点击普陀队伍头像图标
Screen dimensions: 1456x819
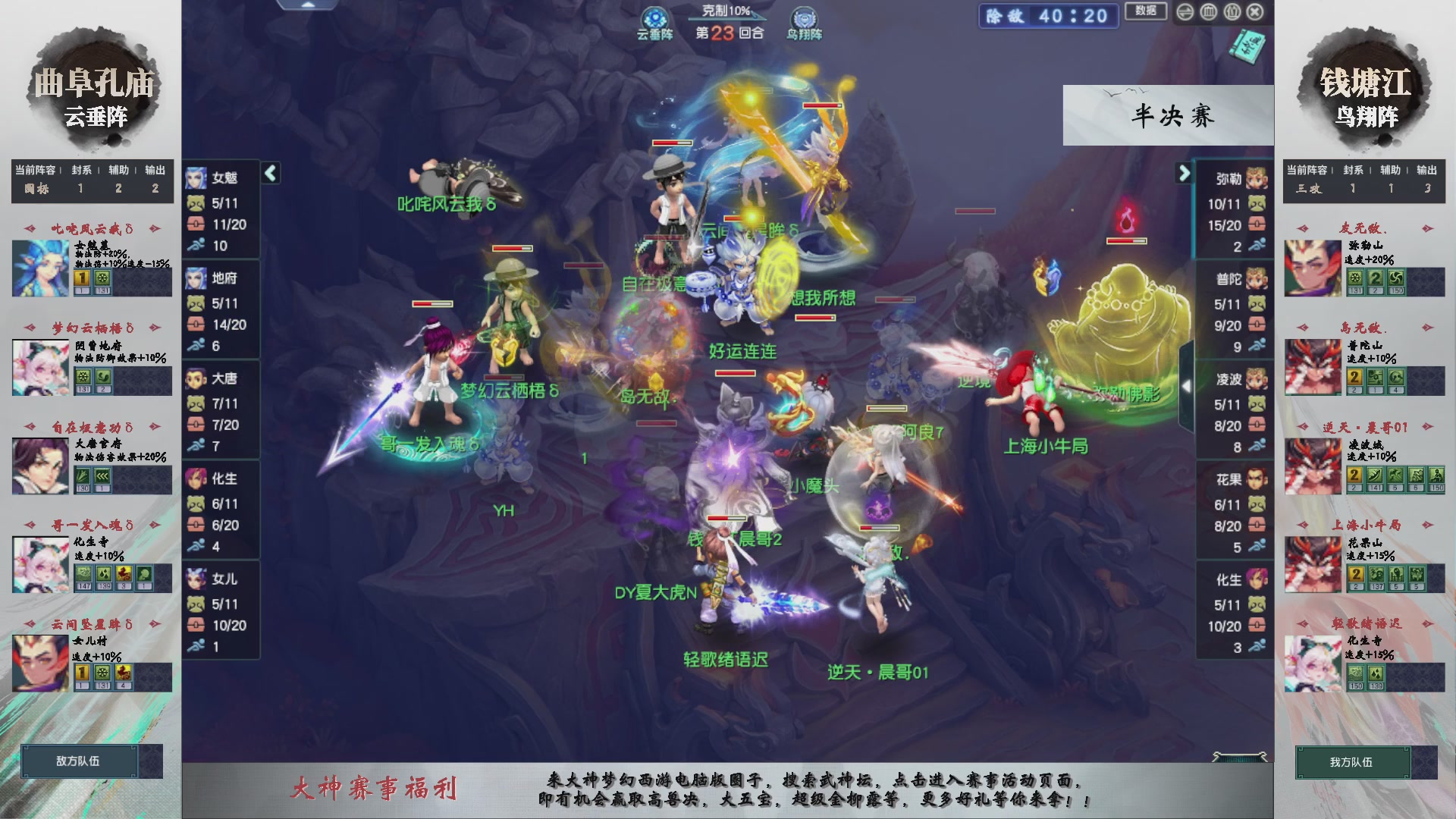1256,279
